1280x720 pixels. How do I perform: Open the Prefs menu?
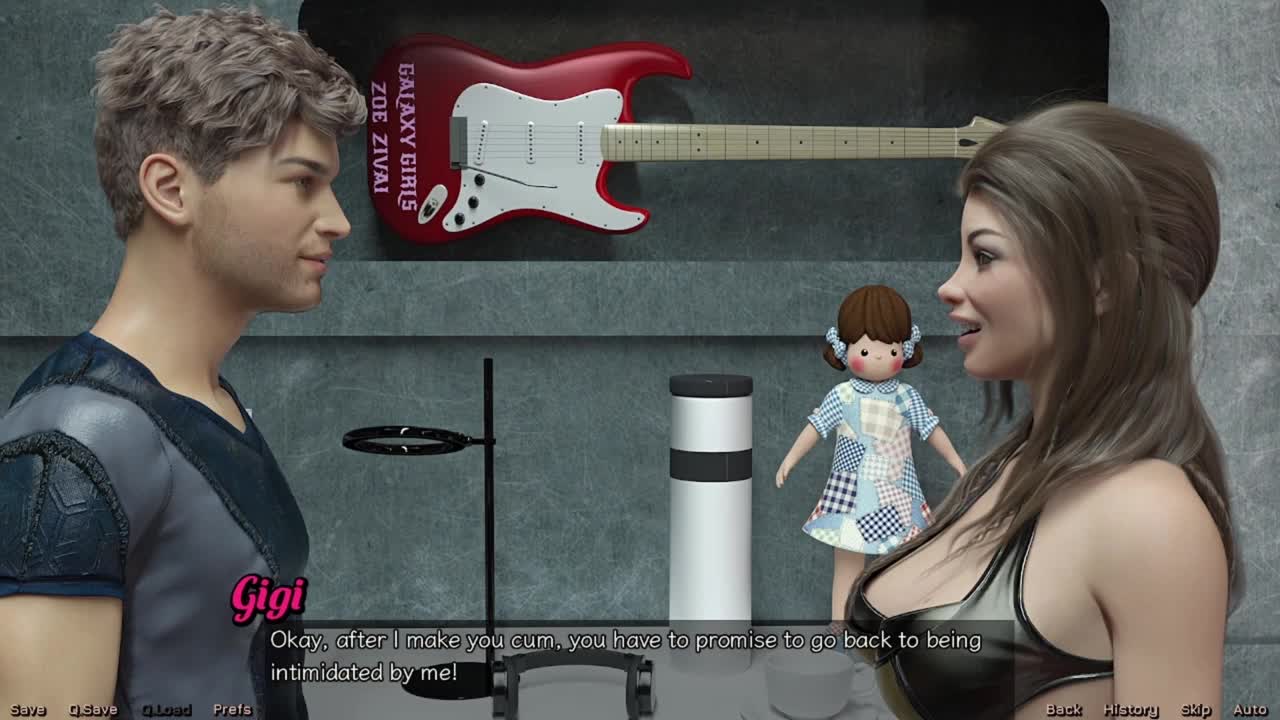(232, 709)
